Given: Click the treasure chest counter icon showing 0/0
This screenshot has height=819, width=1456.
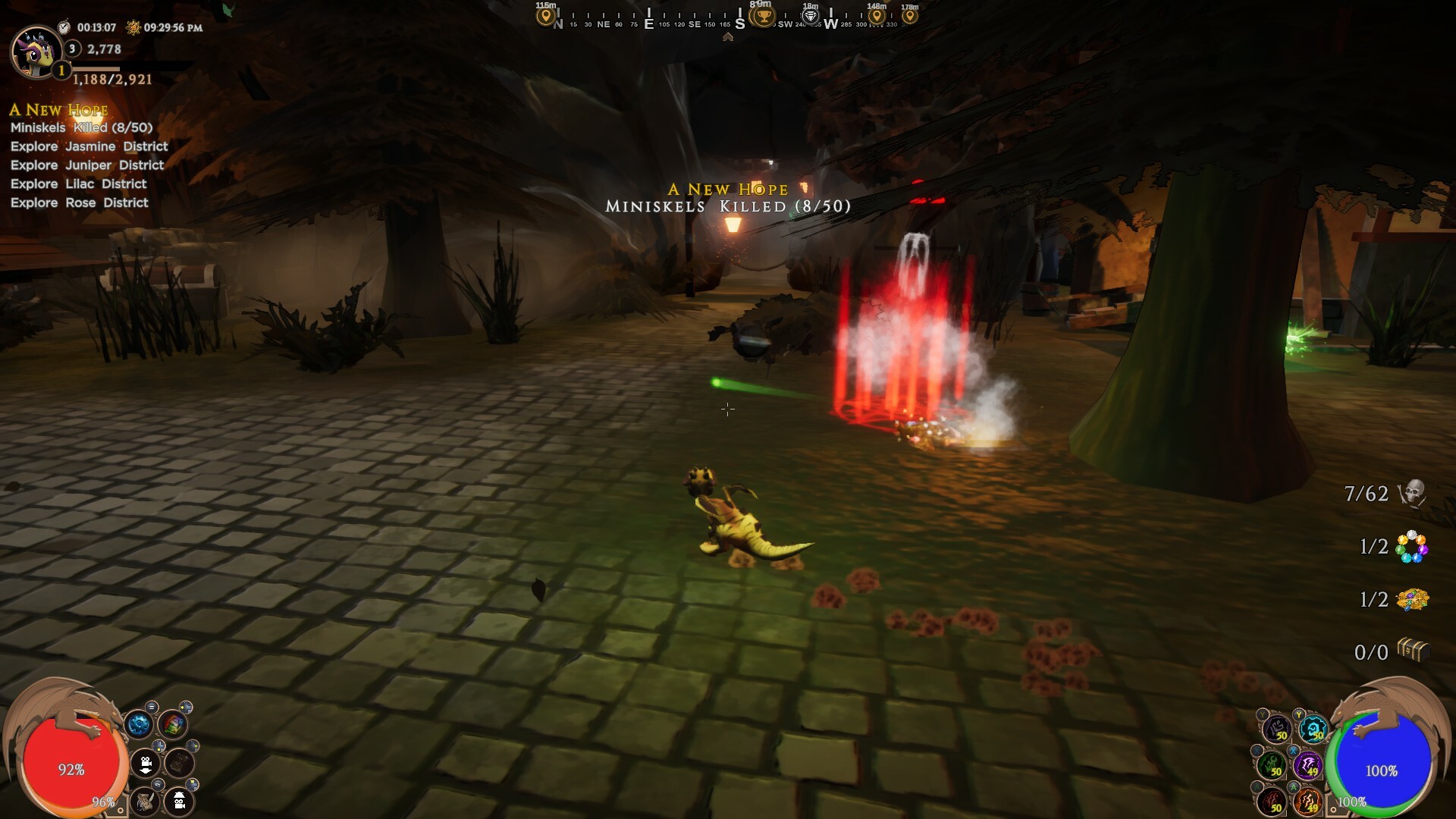Looking at the screenshot, I should pyautogui.click(x=1415, y=650).
